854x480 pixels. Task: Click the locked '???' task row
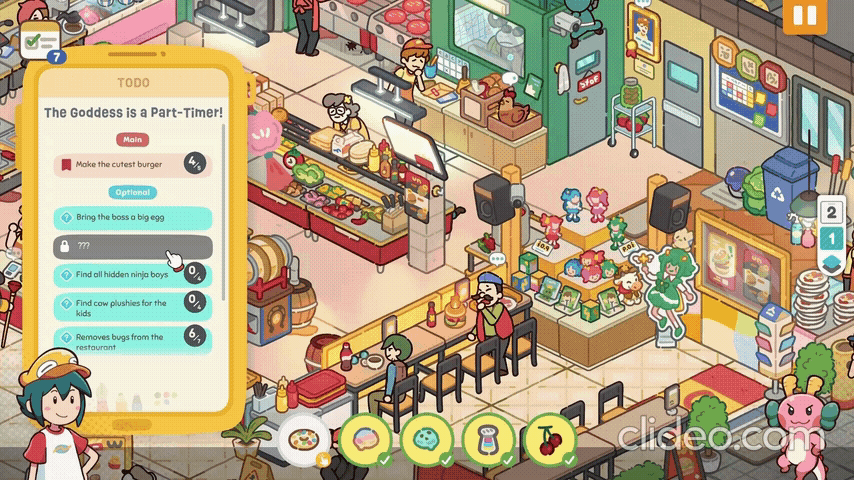click(131, 246)
